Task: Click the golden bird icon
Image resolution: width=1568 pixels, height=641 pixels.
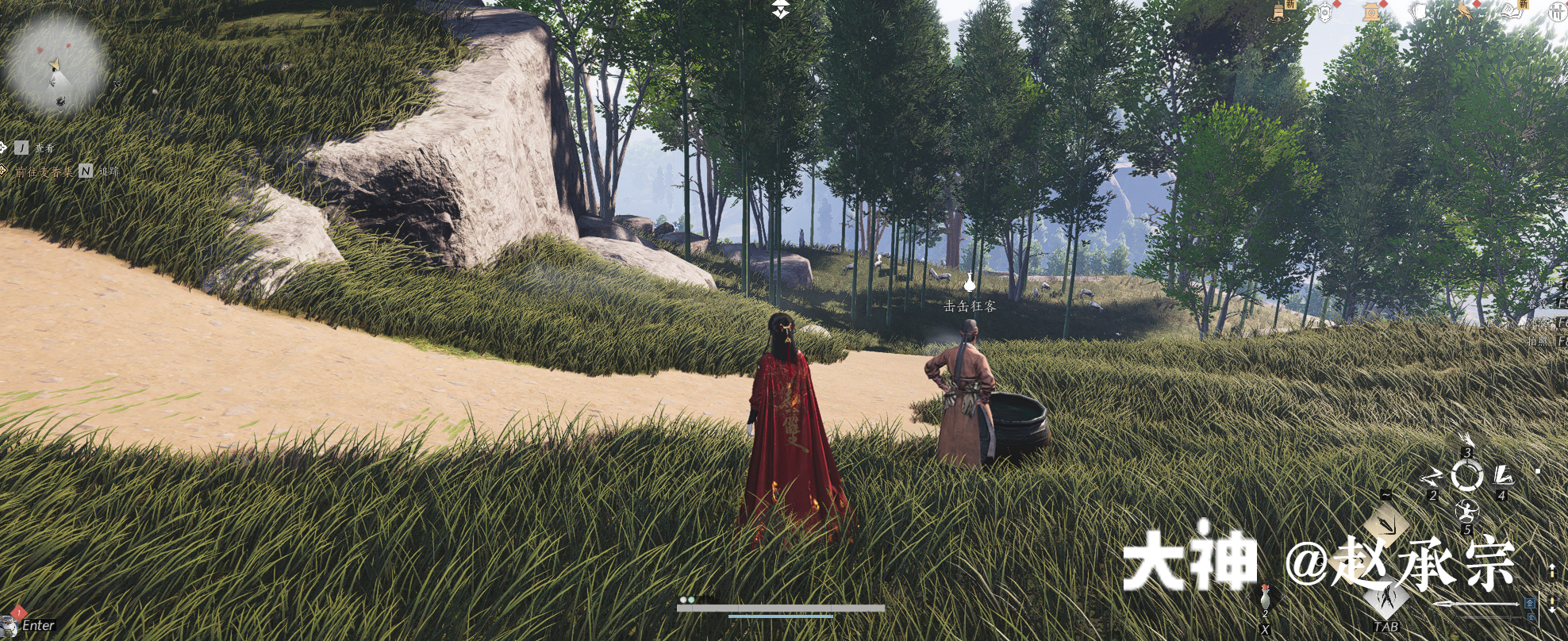Action: tap(1464, 10)
